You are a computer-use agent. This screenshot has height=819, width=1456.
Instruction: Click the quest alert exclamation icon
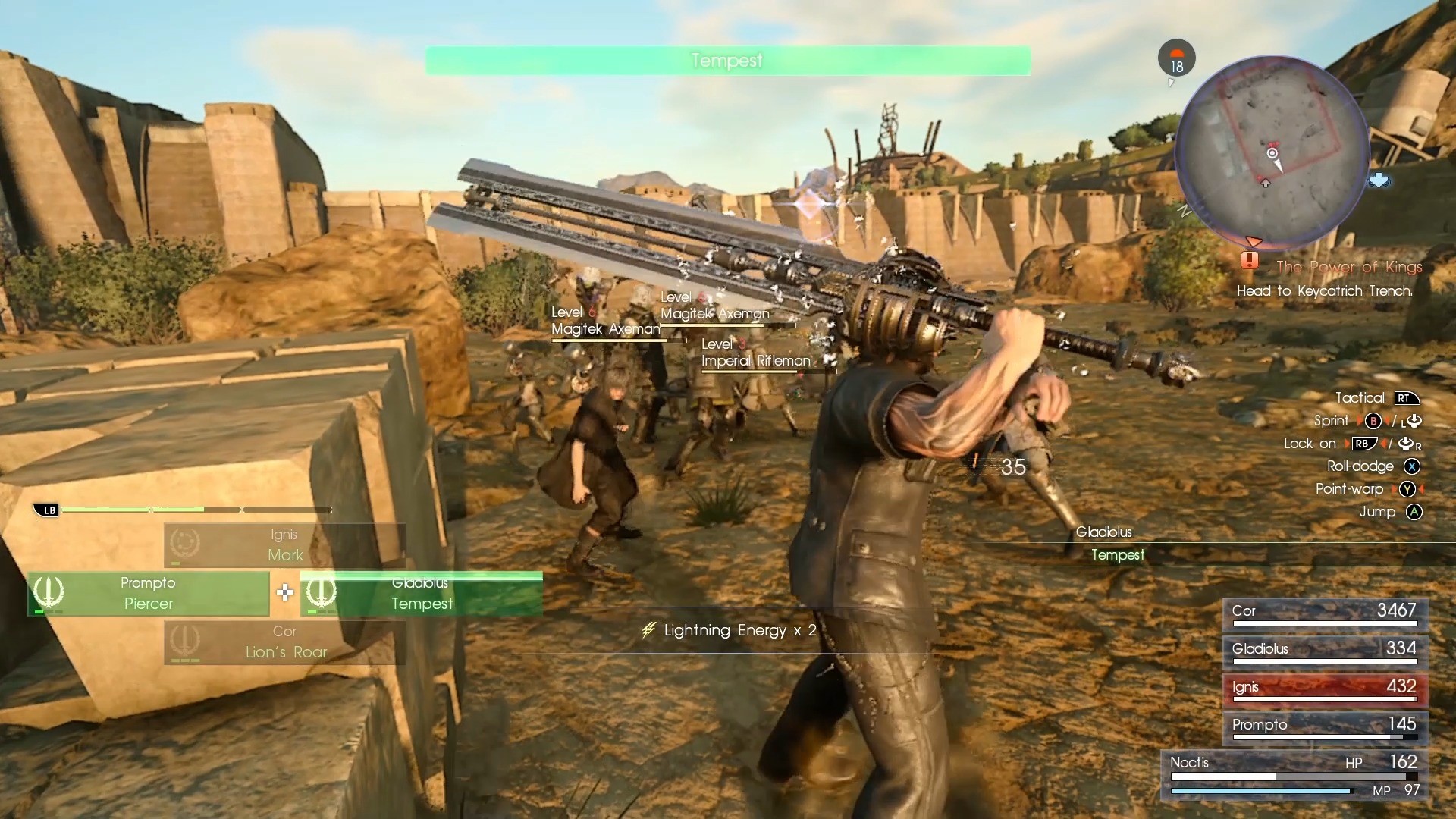[x=1250, y=261]
